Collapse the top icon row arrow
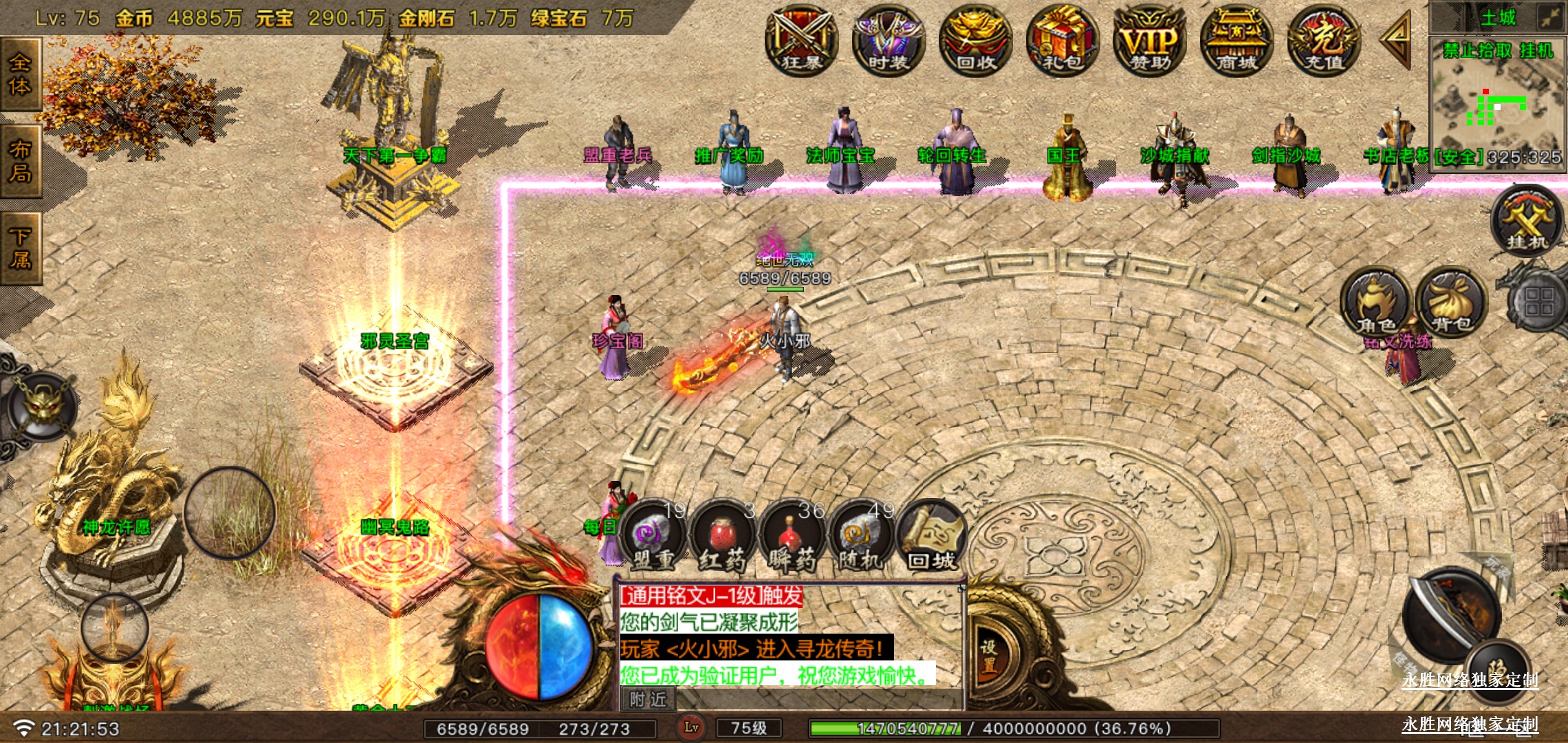Viewport: 1568px width, 743px height. point(1396,40)
